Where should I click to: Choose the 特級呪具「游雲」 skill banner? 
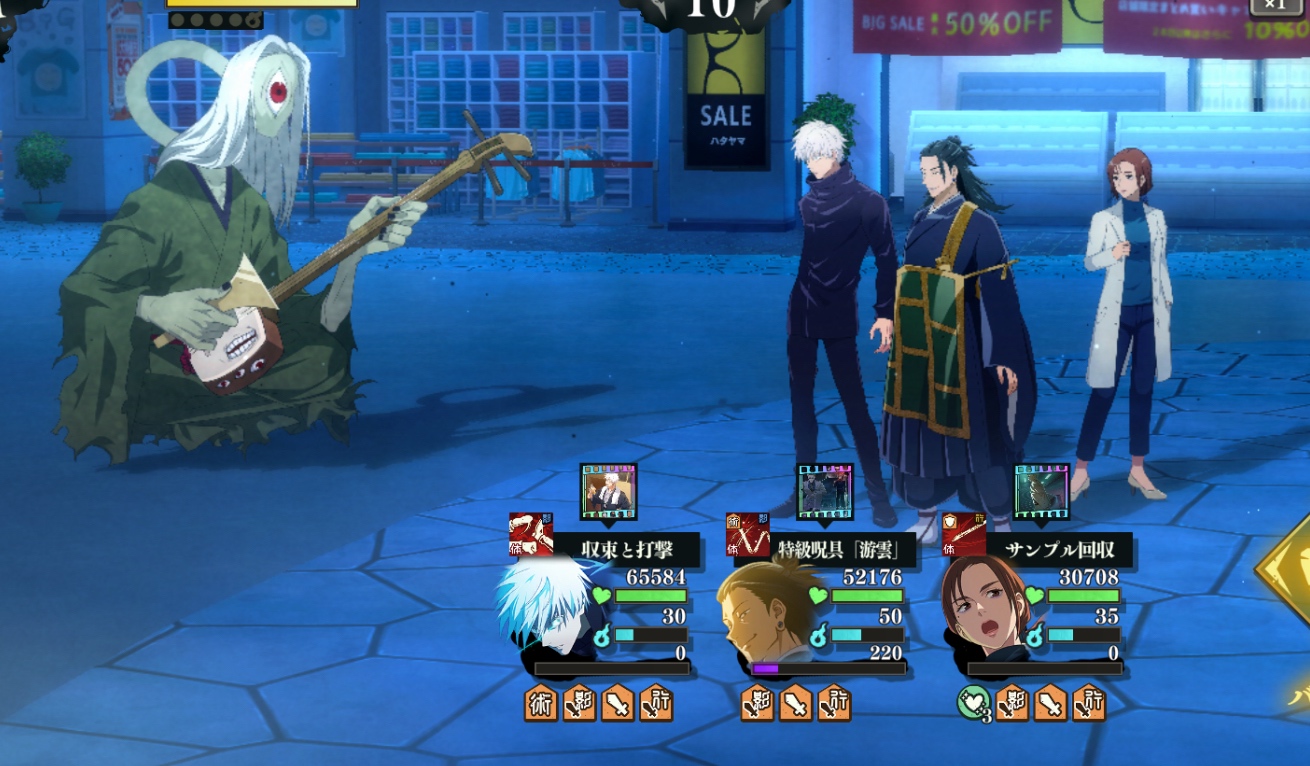coord(833,550)
